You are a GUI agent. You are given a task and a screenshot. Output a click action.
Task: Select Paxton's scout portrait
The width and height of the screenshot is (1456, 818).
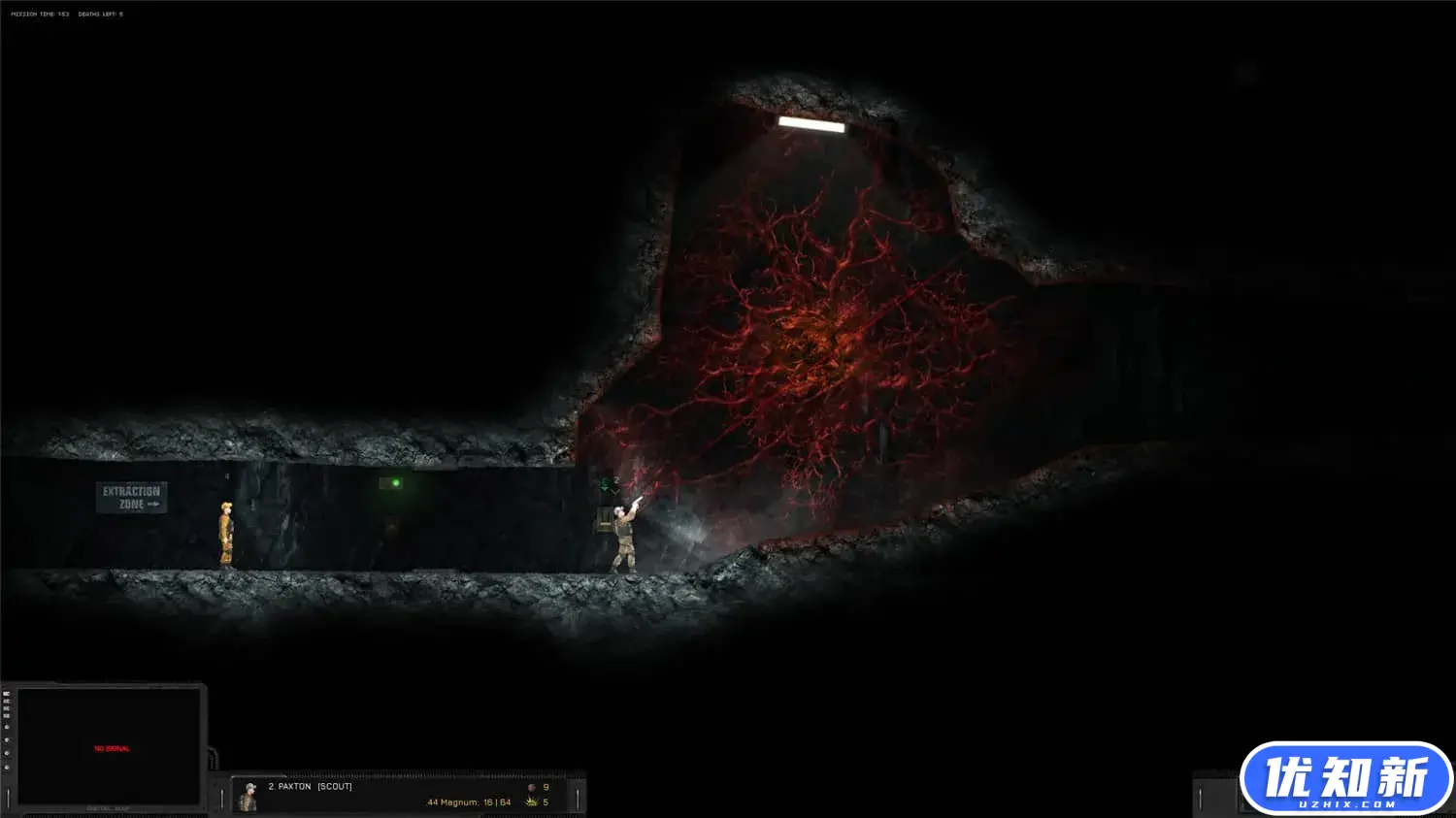(x=248, y=797)
